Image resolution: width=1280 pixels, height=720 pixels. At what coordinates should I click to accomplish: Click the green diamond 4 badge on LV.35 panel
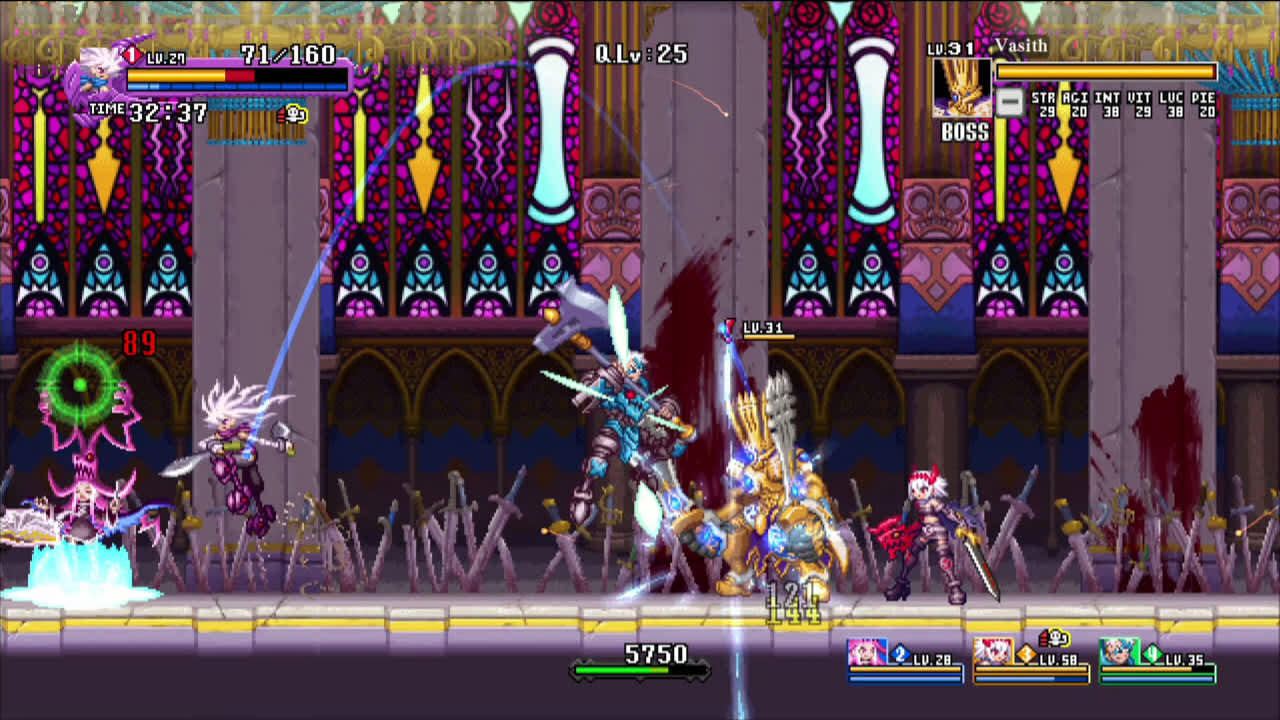coord(1151,654)
